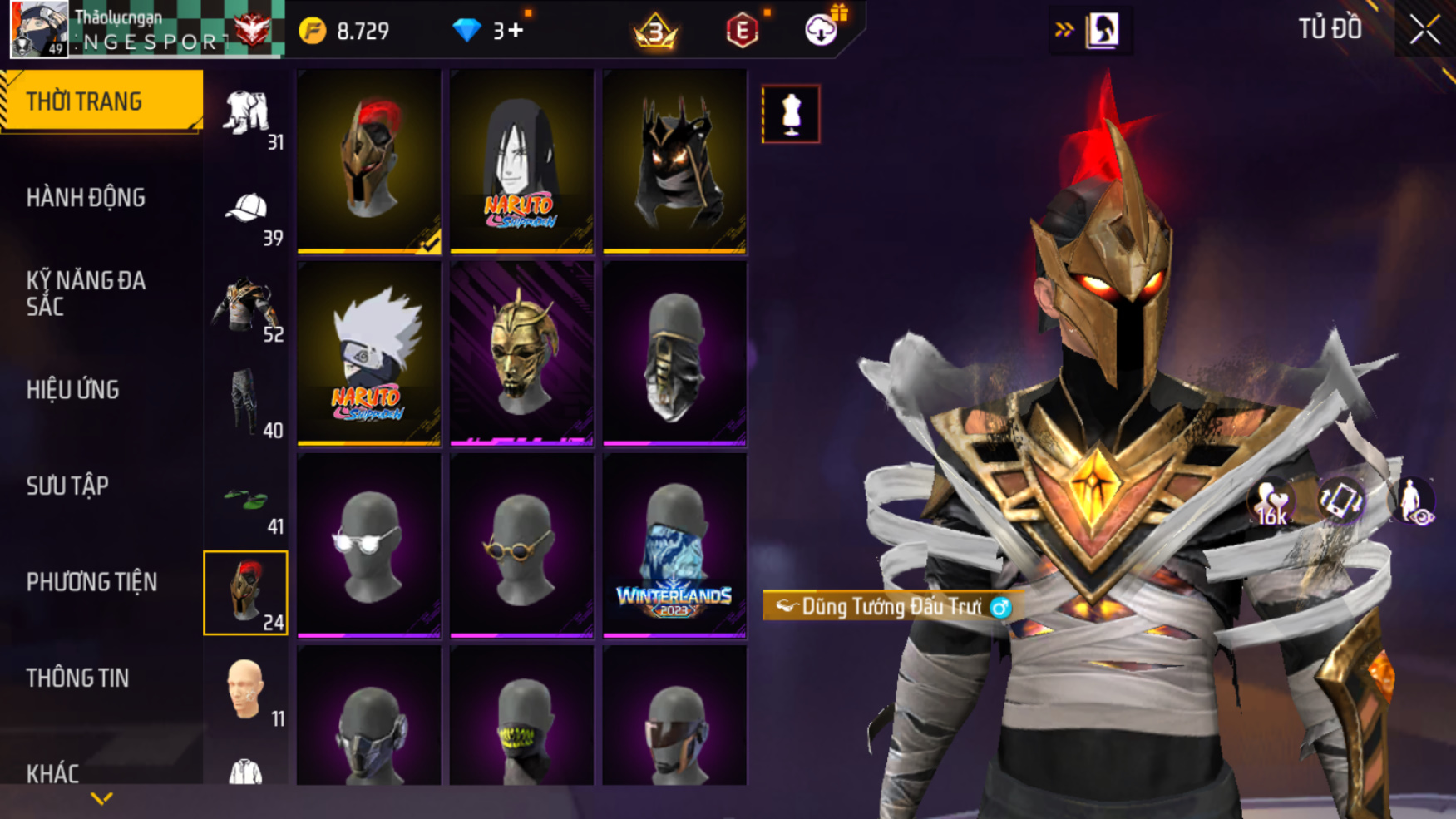Switch to Kỹ Năng Đa Sắc tab
This screenshot has height=819, width=1456.
(86, 294)
